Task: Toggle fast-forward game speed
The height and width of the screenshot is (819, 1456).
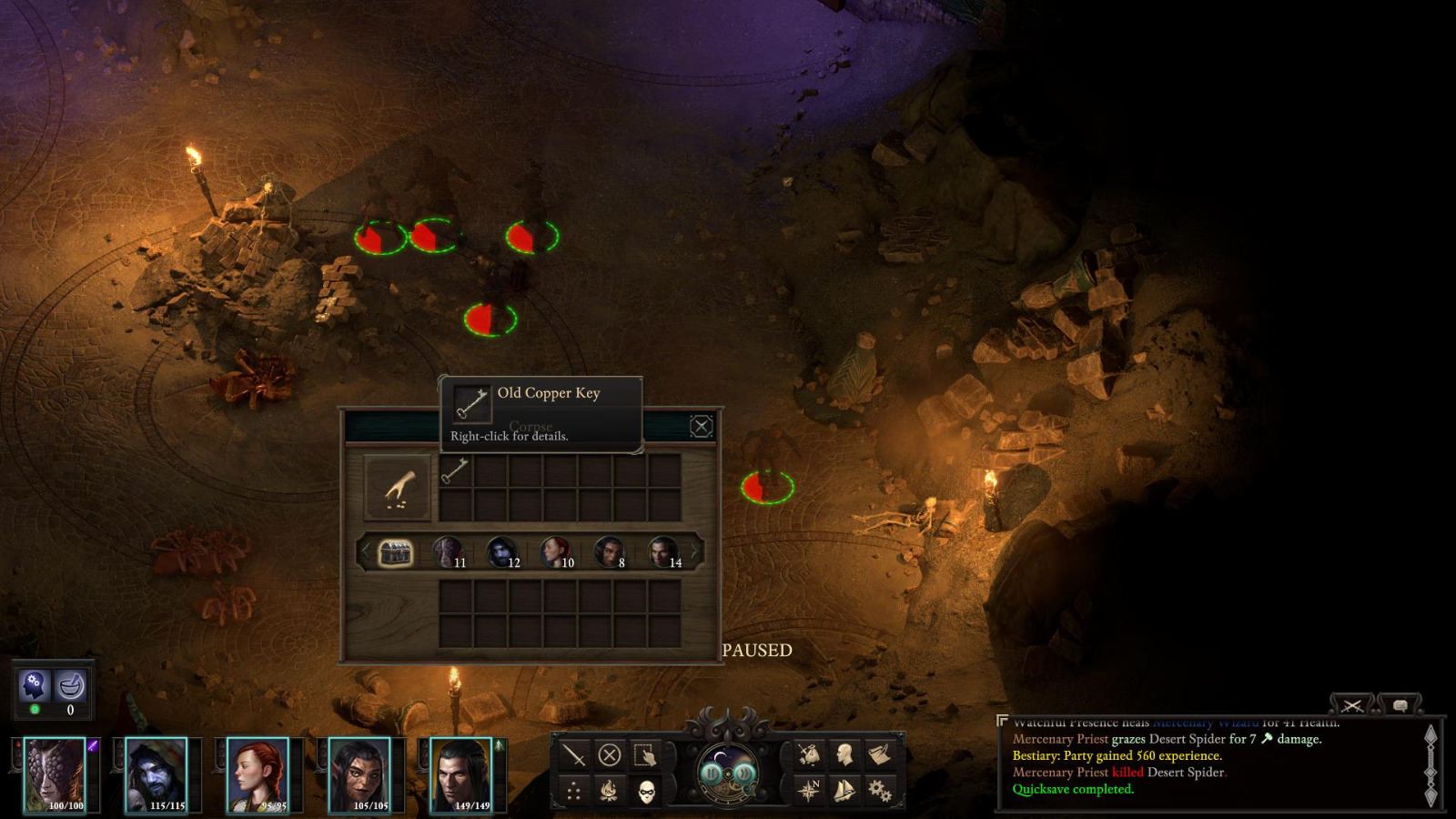Action: coord(743,774)
